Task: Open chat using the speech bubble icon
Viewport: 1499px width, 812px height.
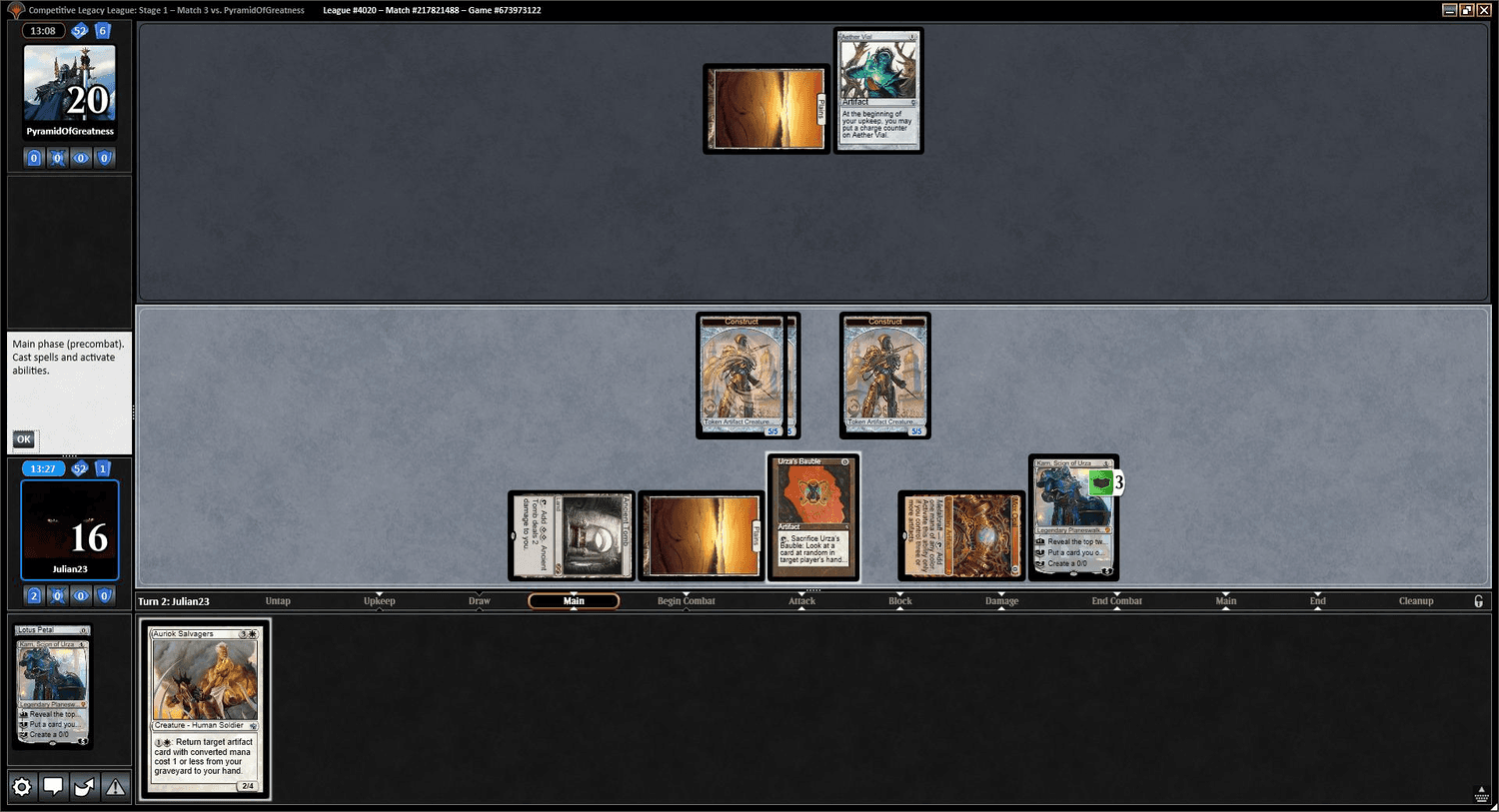Action: (53, 786)
